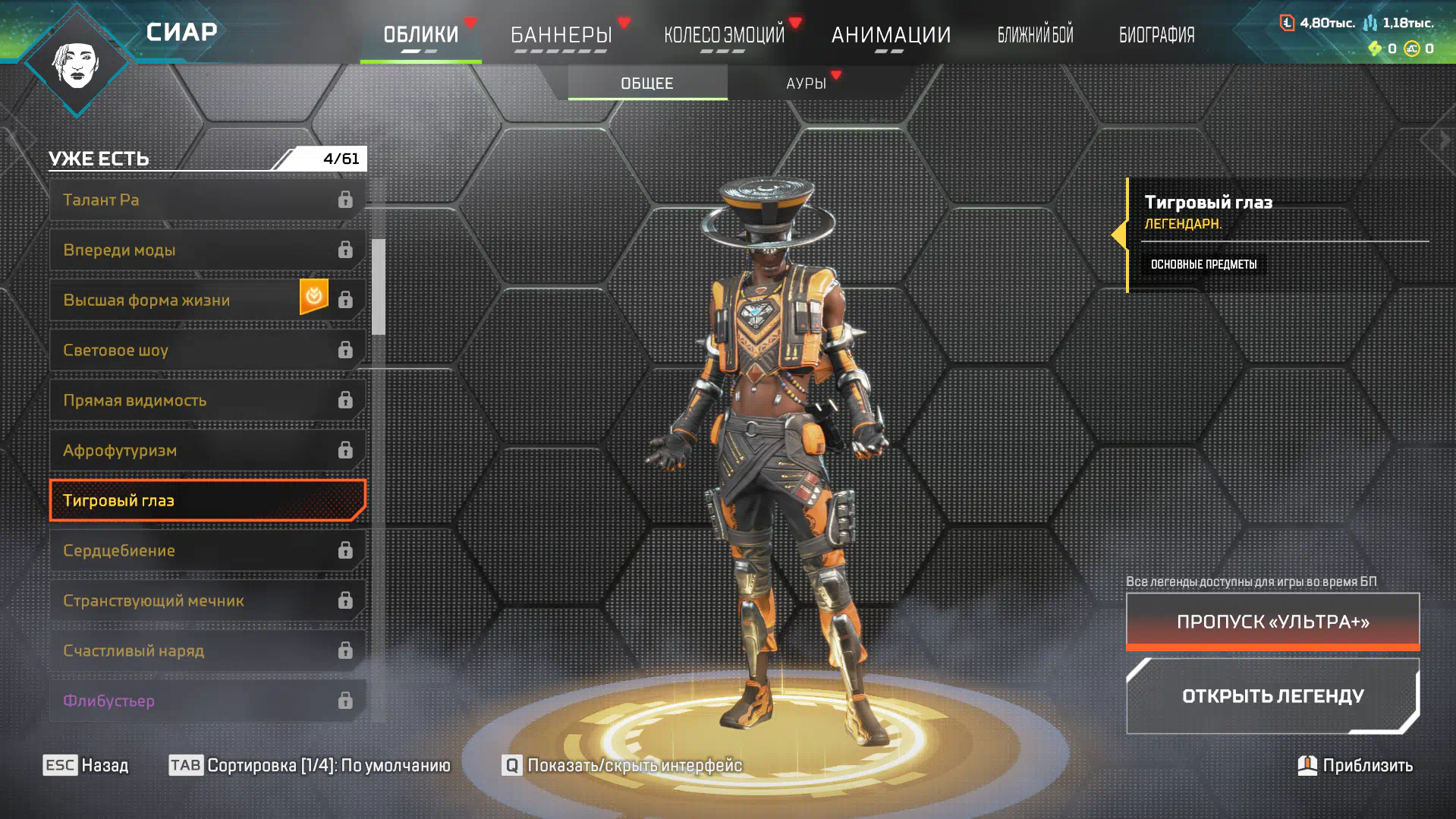
Task: Switch to the ОБЛИКИ tab
Action: (420, 35)
